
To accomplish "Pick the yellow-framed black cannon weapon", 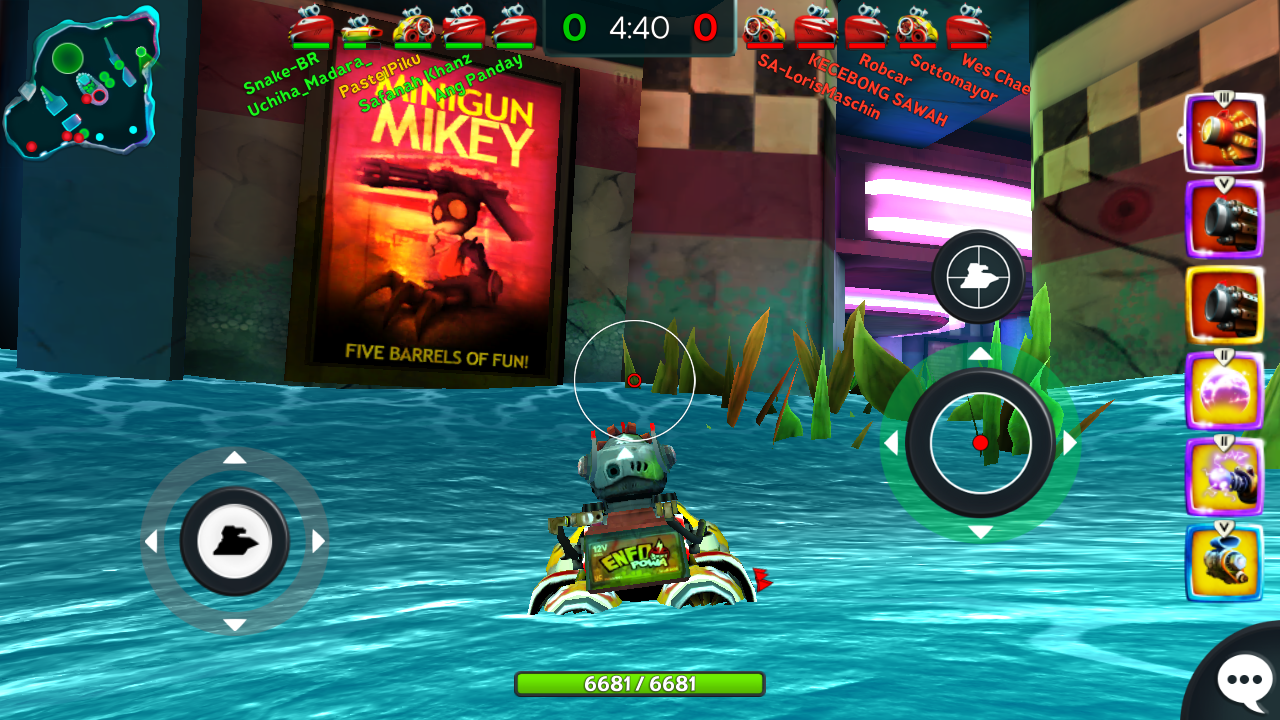I will pos(1224,305).
